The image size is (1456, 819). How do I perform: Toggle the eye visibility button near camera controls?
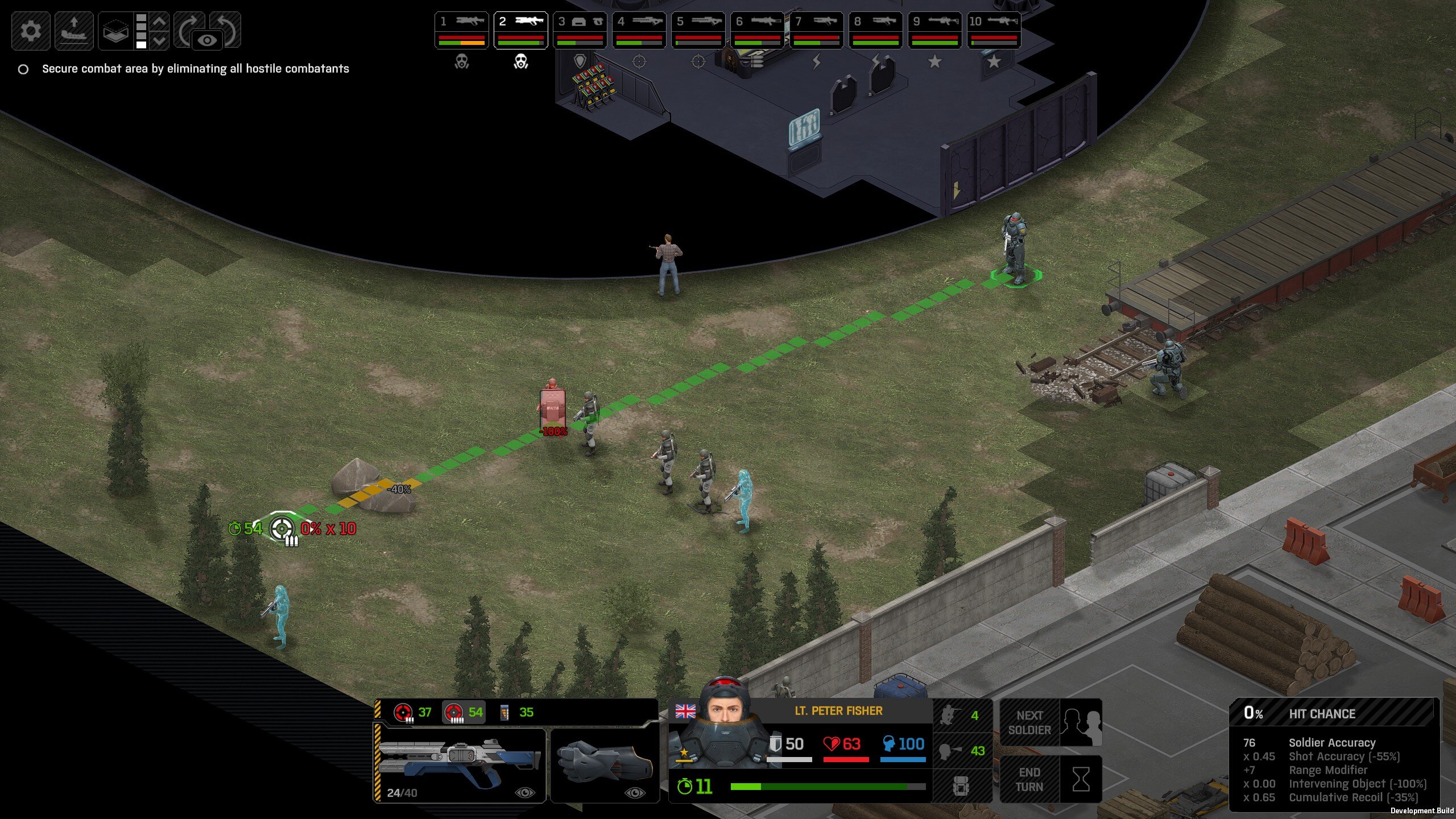(x=207, y=40)
